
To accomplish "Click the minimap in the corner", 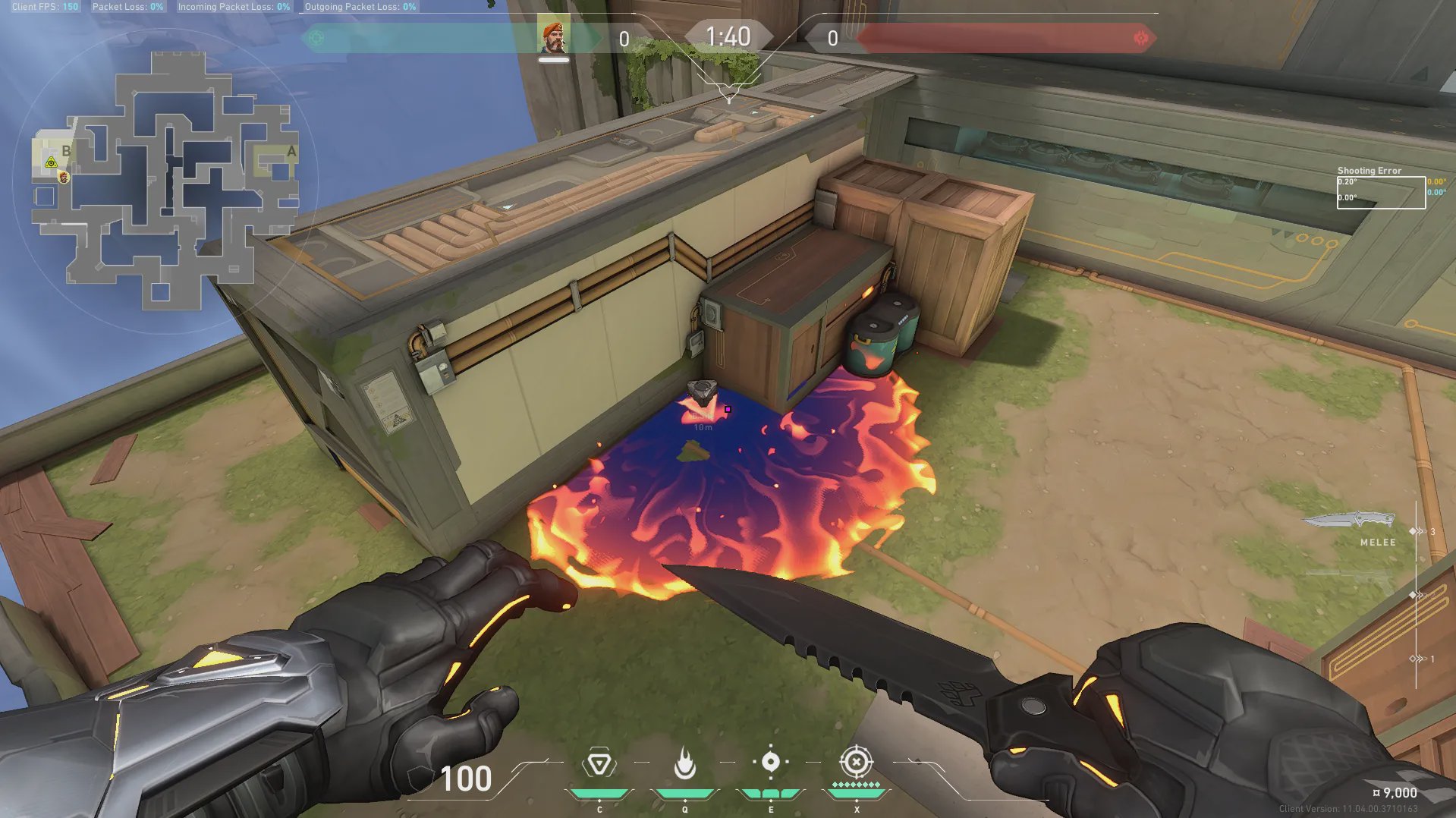I will tap(165, 181).
